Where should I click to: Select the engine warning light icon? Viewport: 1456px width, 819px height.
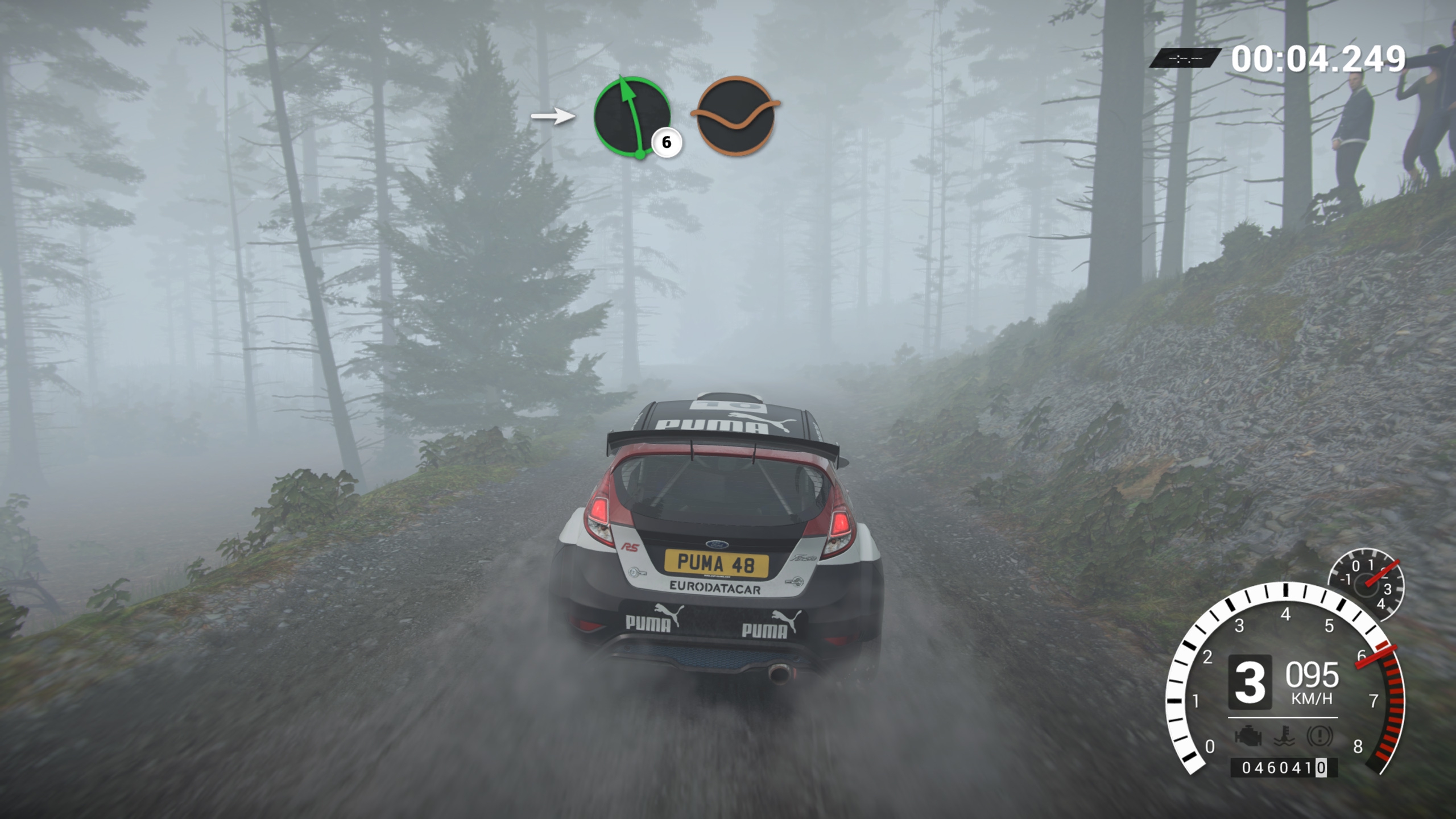click(1248, 737)
